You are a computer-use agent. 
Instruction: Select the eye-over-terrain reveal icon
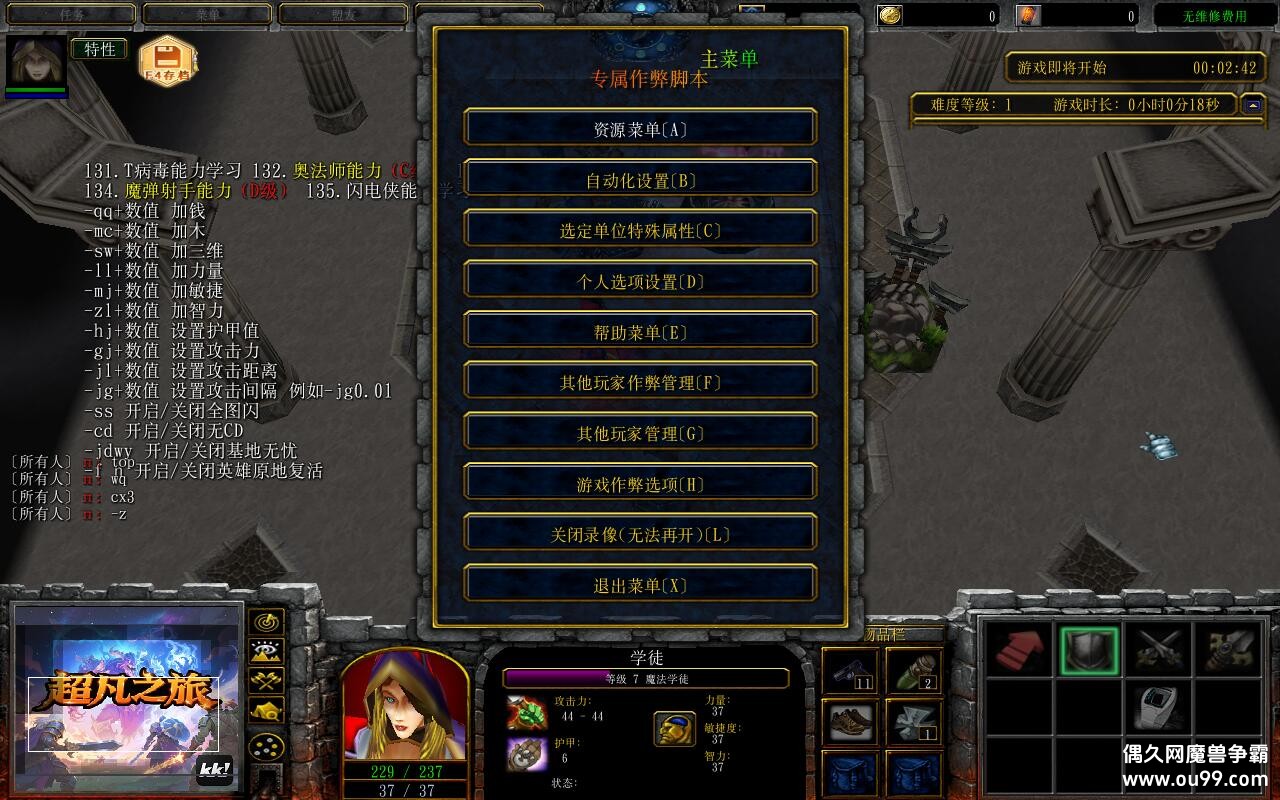click(x=265, y=653)
